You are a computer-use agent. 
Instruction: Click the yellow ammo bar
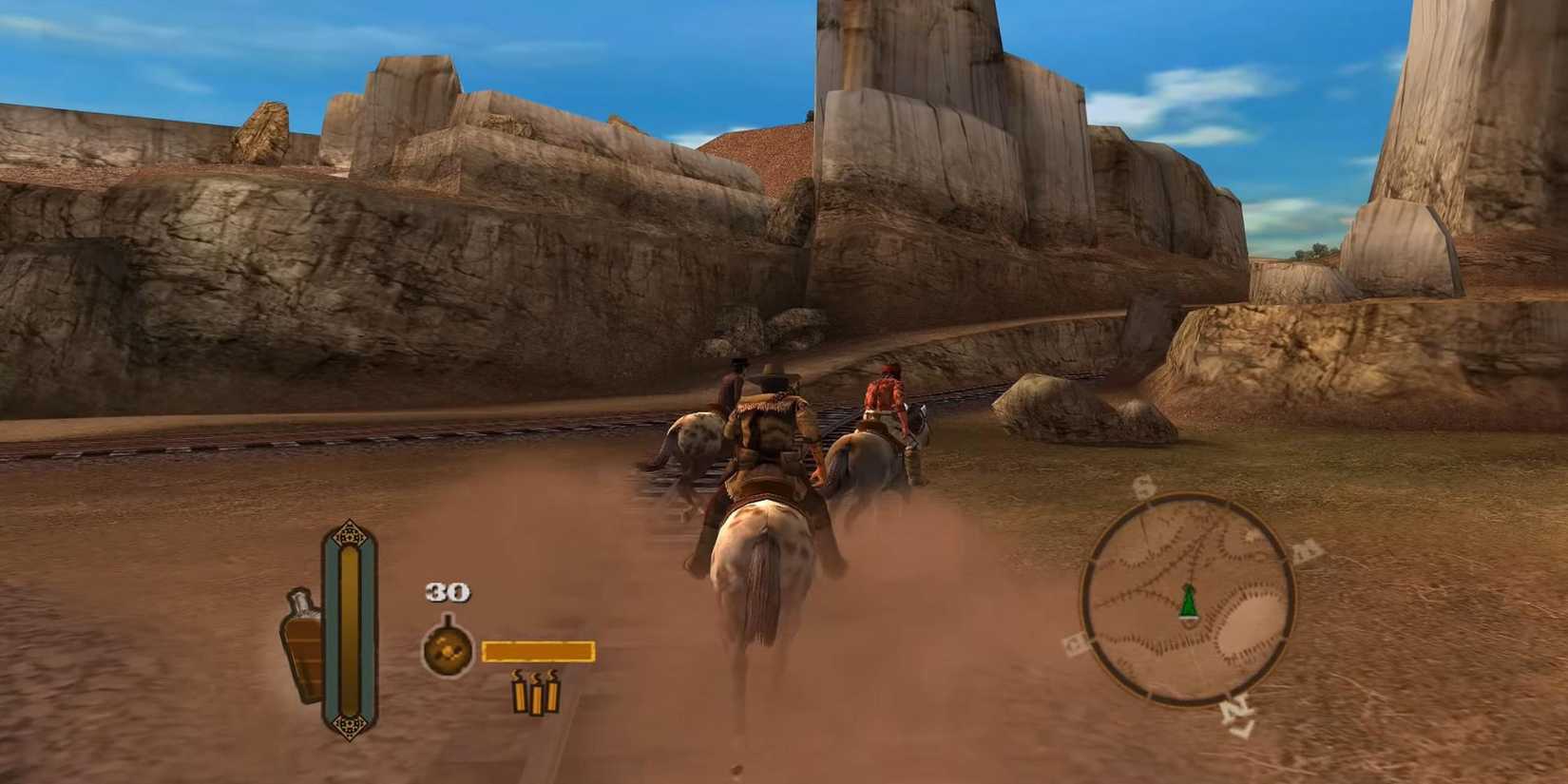pyautogui.click(x=537, y=651)
